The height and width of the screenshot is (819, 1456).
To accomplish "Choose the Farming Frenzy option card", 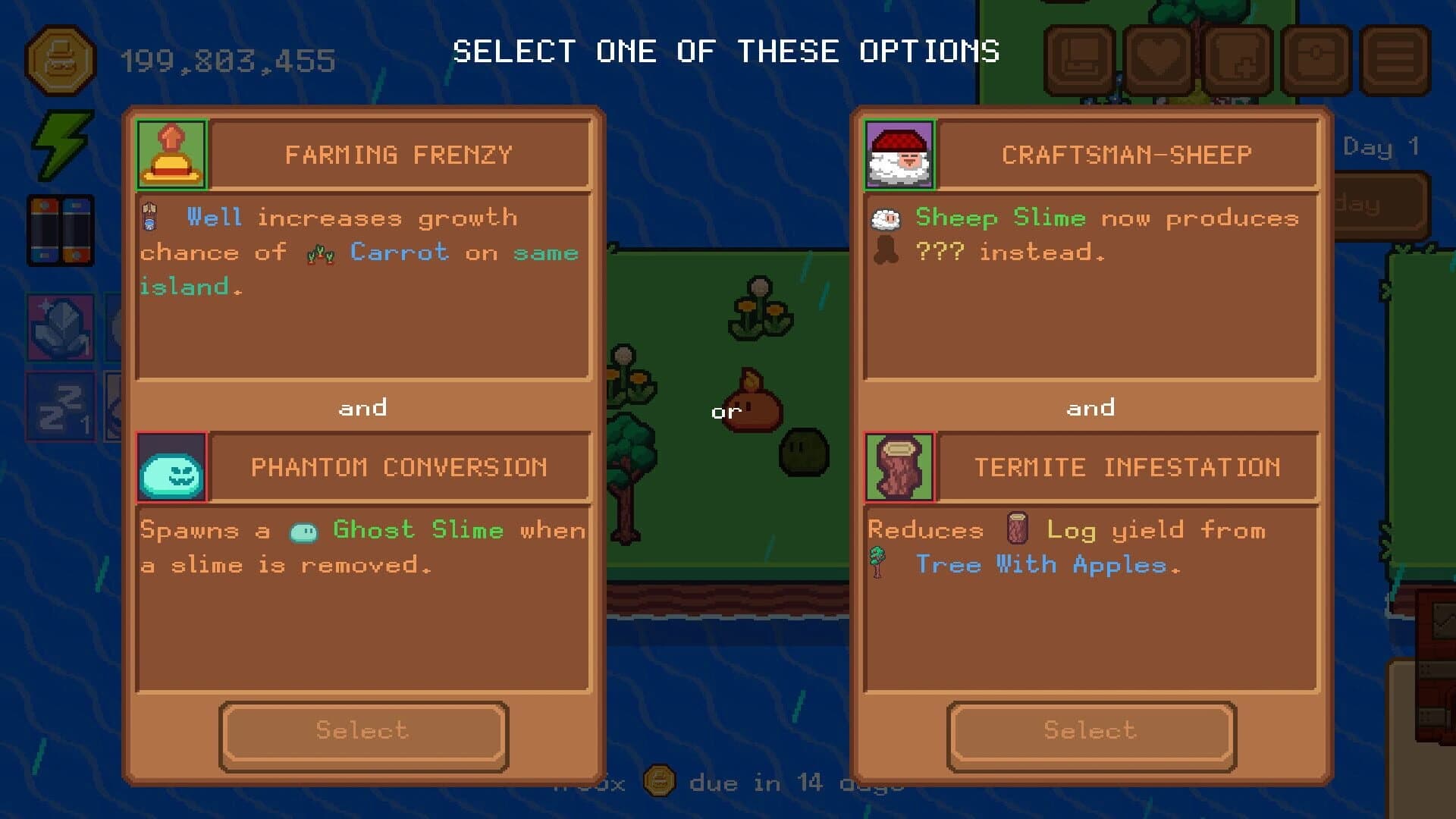I will (362, 731).
